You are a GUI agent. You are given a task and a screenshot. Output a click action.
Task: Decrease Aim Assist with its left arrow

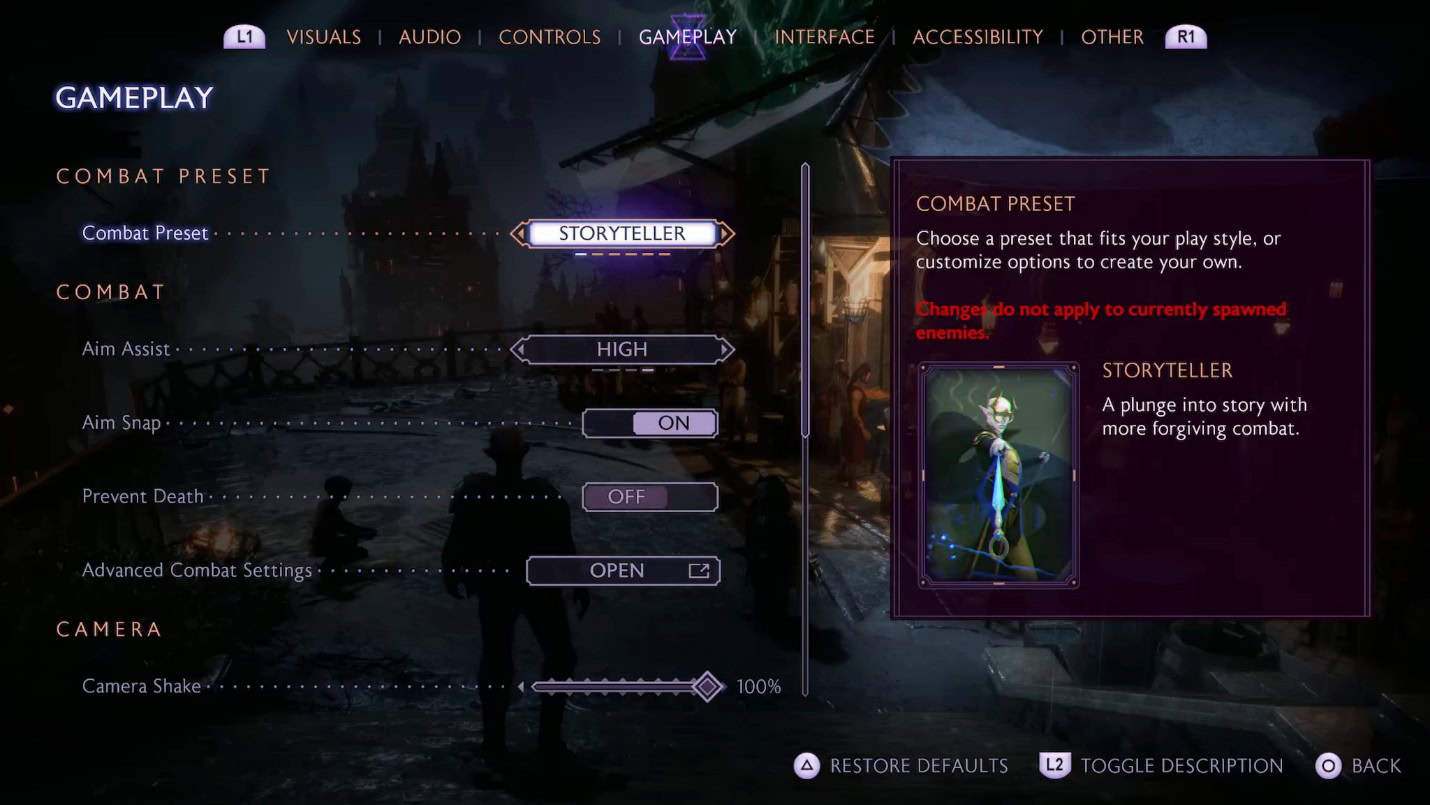click(x=518, y=350)
